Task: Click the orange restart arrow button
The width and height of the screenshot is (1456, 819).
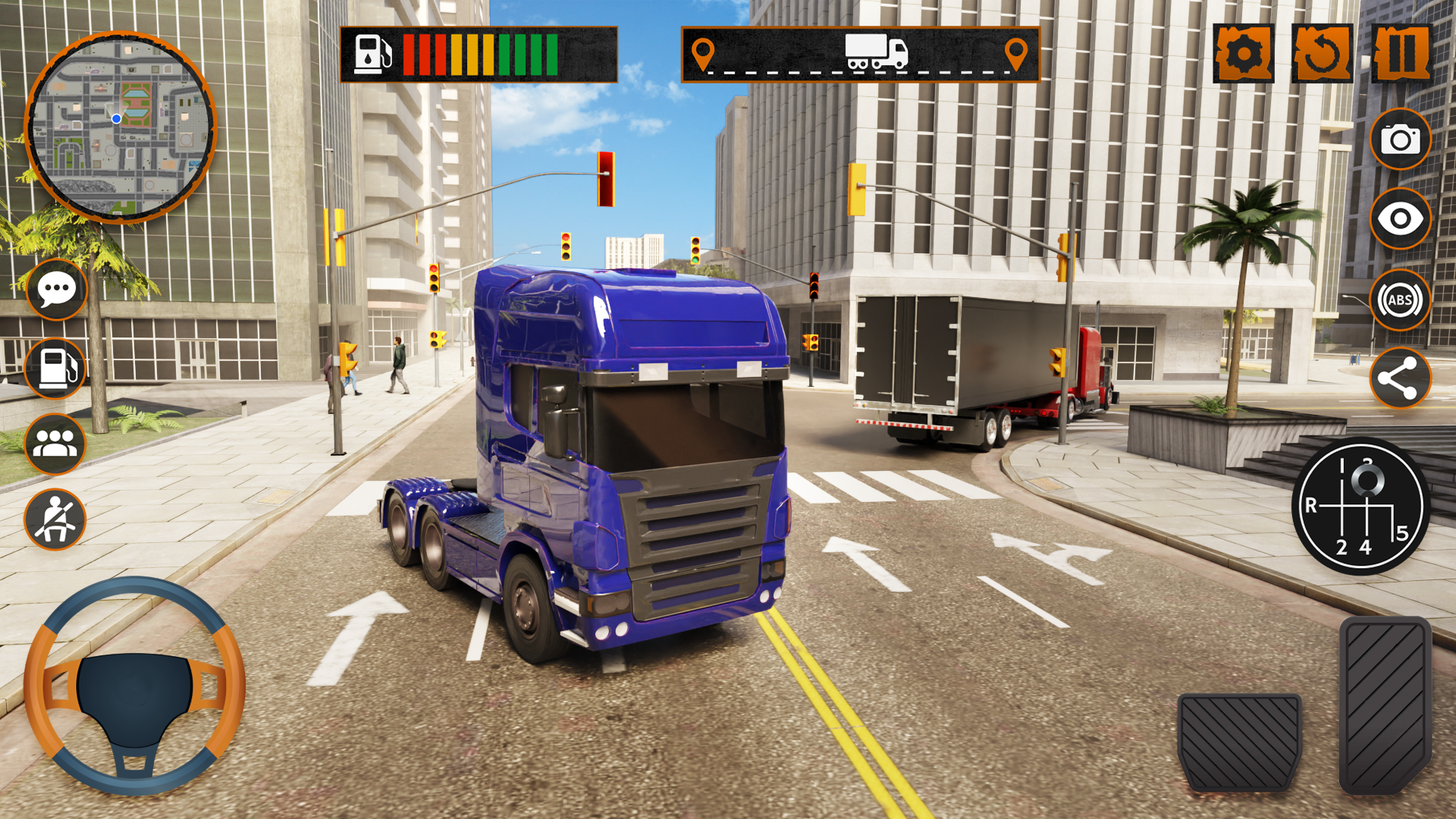Action: [1322, 53]
